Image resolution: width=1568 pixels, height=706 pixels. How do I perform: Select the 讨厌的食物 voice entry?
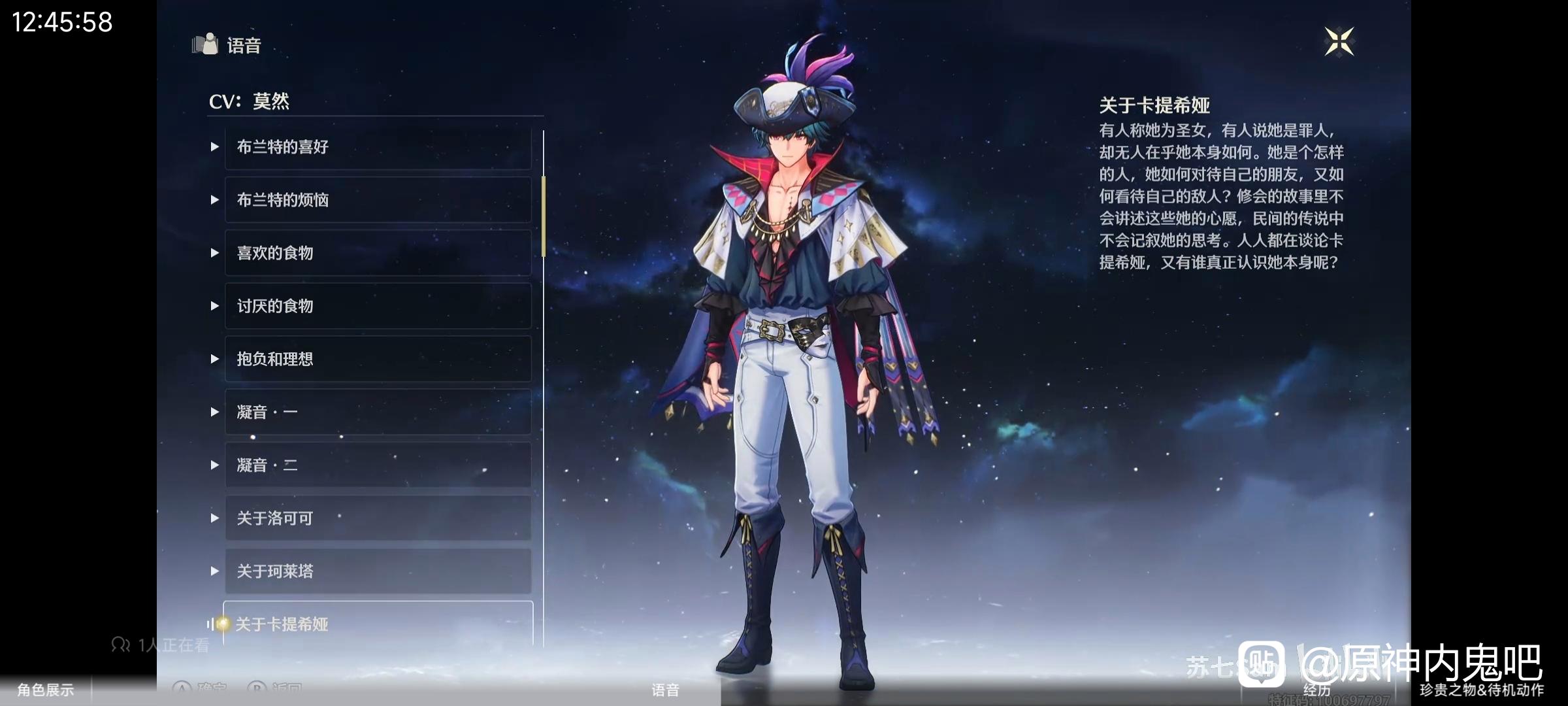[378, 306]
